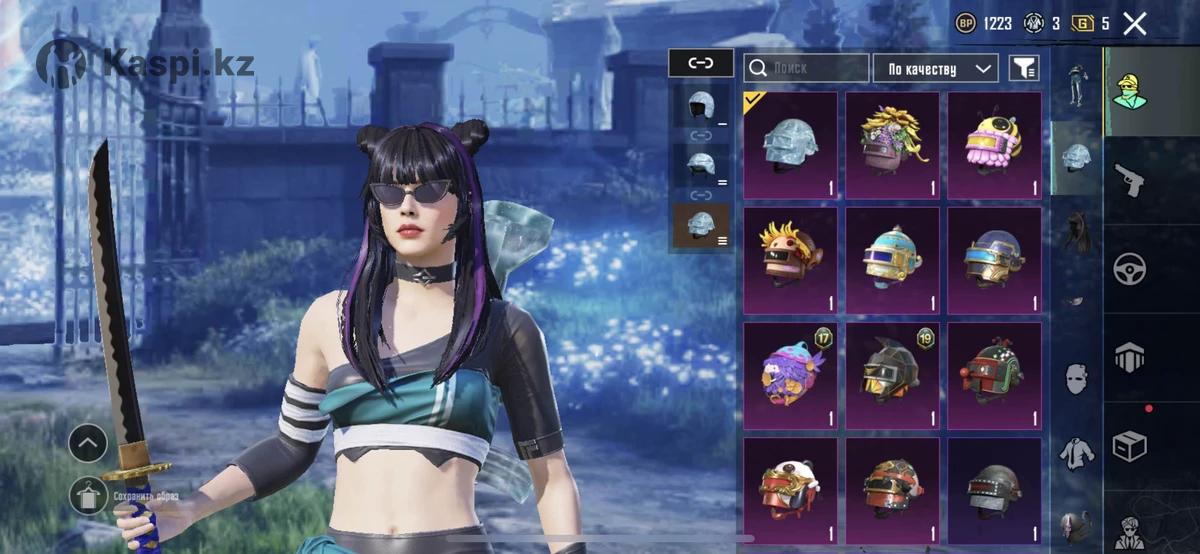Close the inventory with the X button
The image size is (1200, 554).
click(x=1134, y=24)
